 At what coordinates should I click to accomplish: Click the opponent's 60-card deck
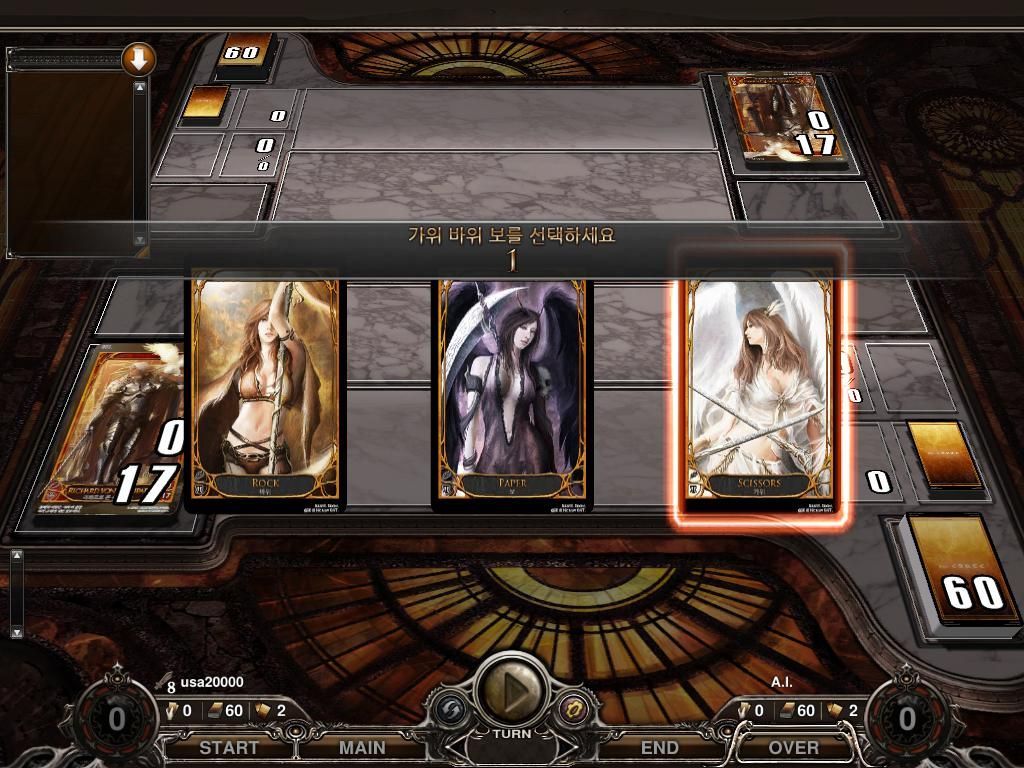[x=240, y=55]
